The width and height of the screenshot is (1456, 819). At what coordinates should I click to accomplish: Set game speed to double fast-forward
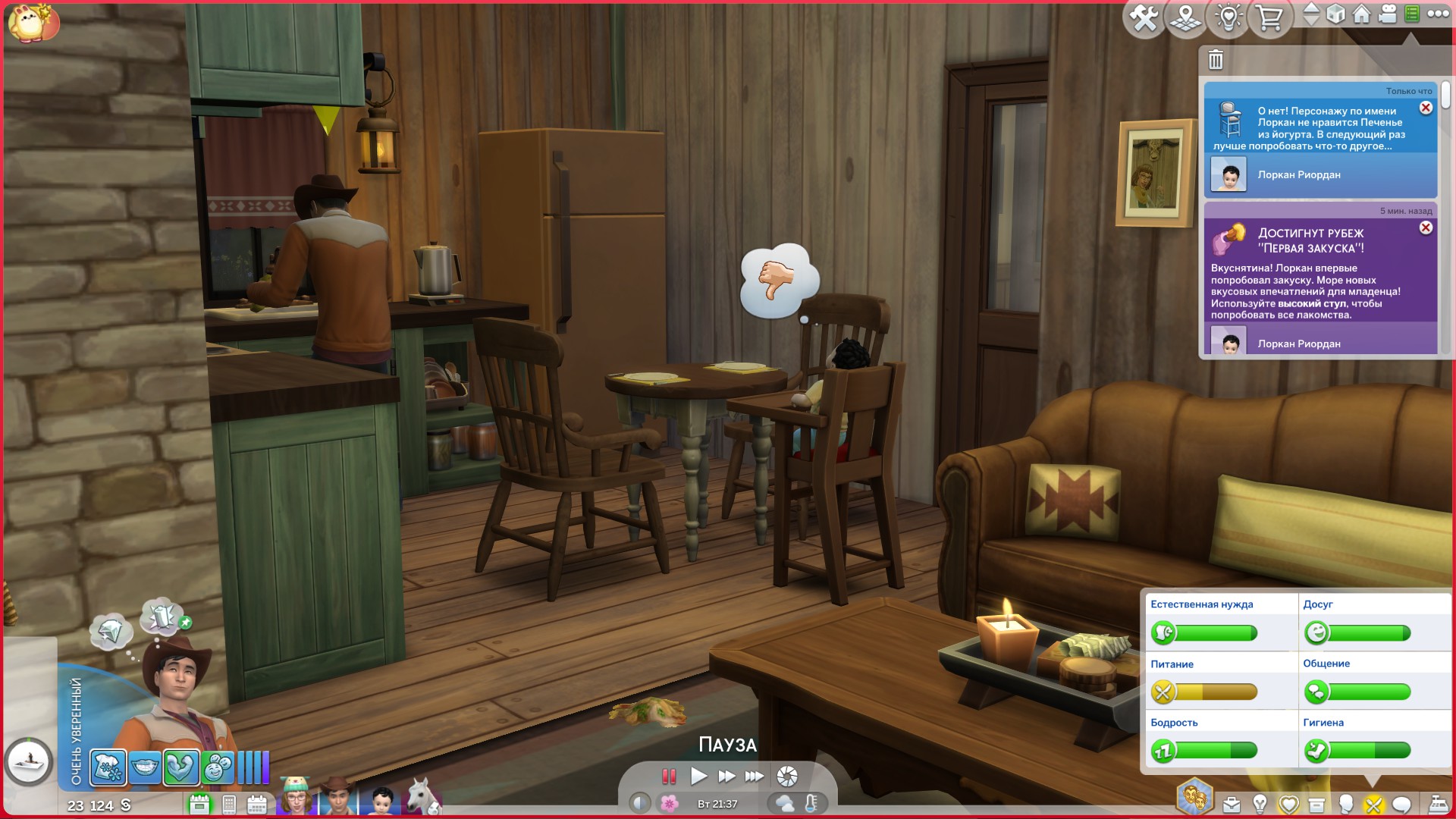[726, 776]
